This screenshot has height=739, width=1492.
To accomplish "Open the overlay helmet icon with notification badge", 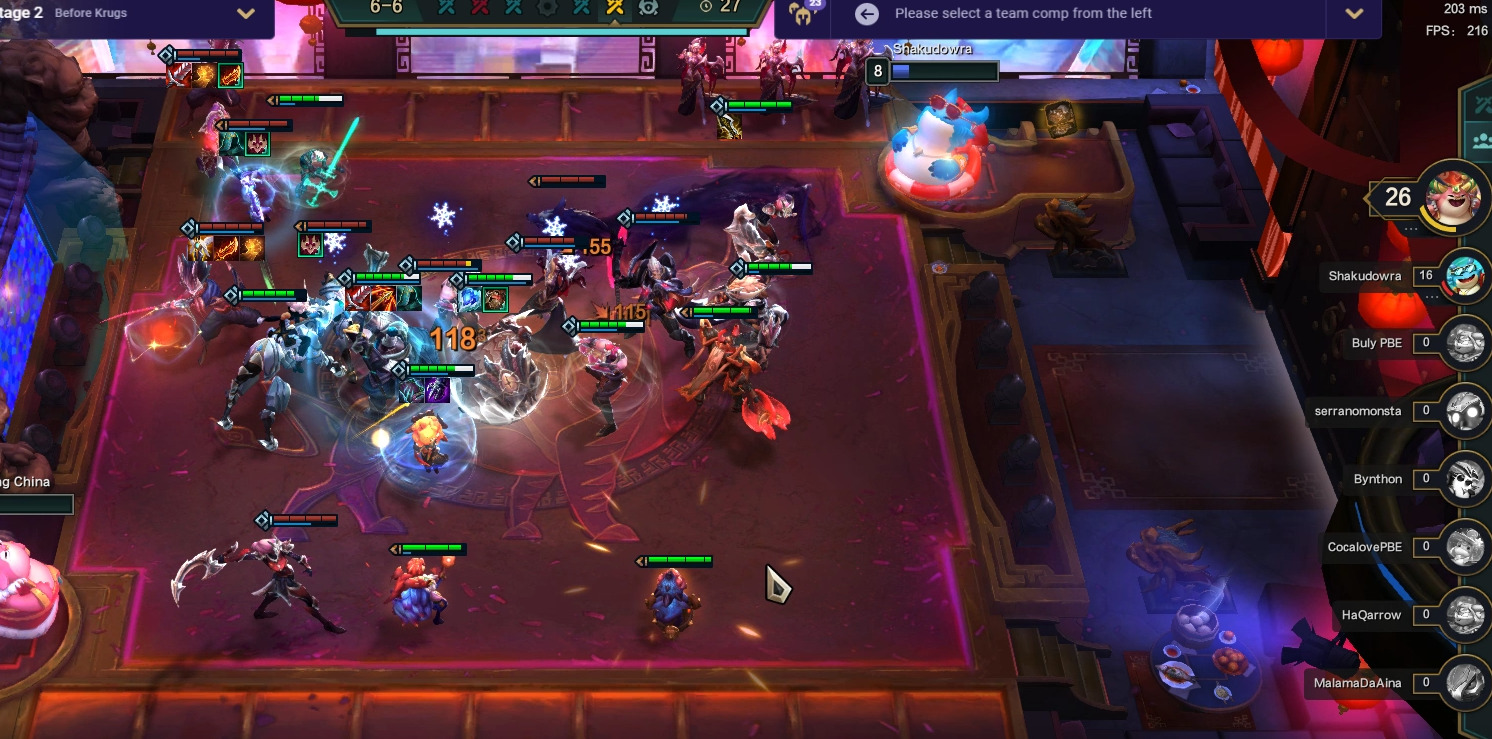I will point(802,12).
